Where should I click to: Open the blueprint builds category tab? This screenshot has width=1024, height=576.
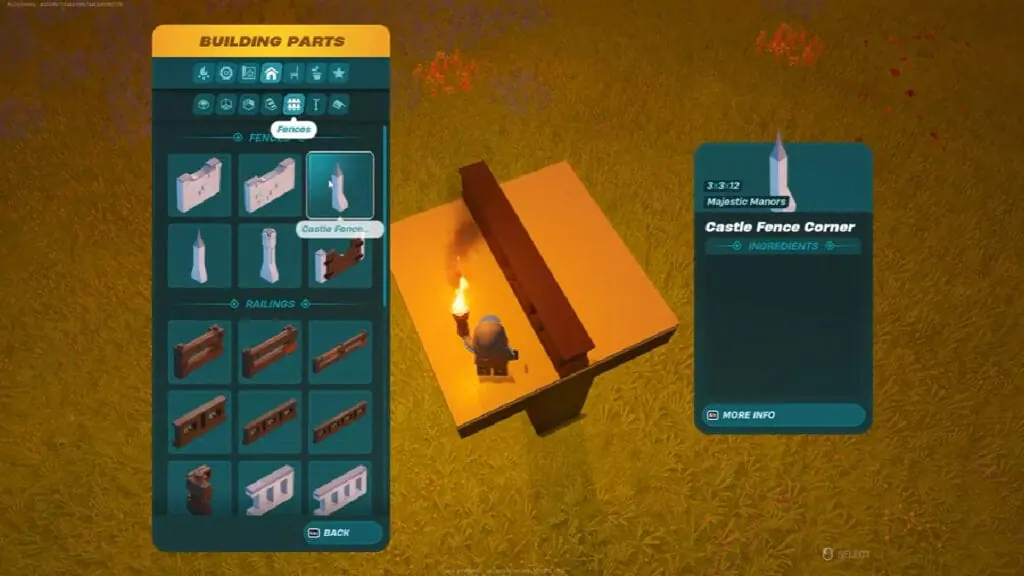[x=249, y=73]
